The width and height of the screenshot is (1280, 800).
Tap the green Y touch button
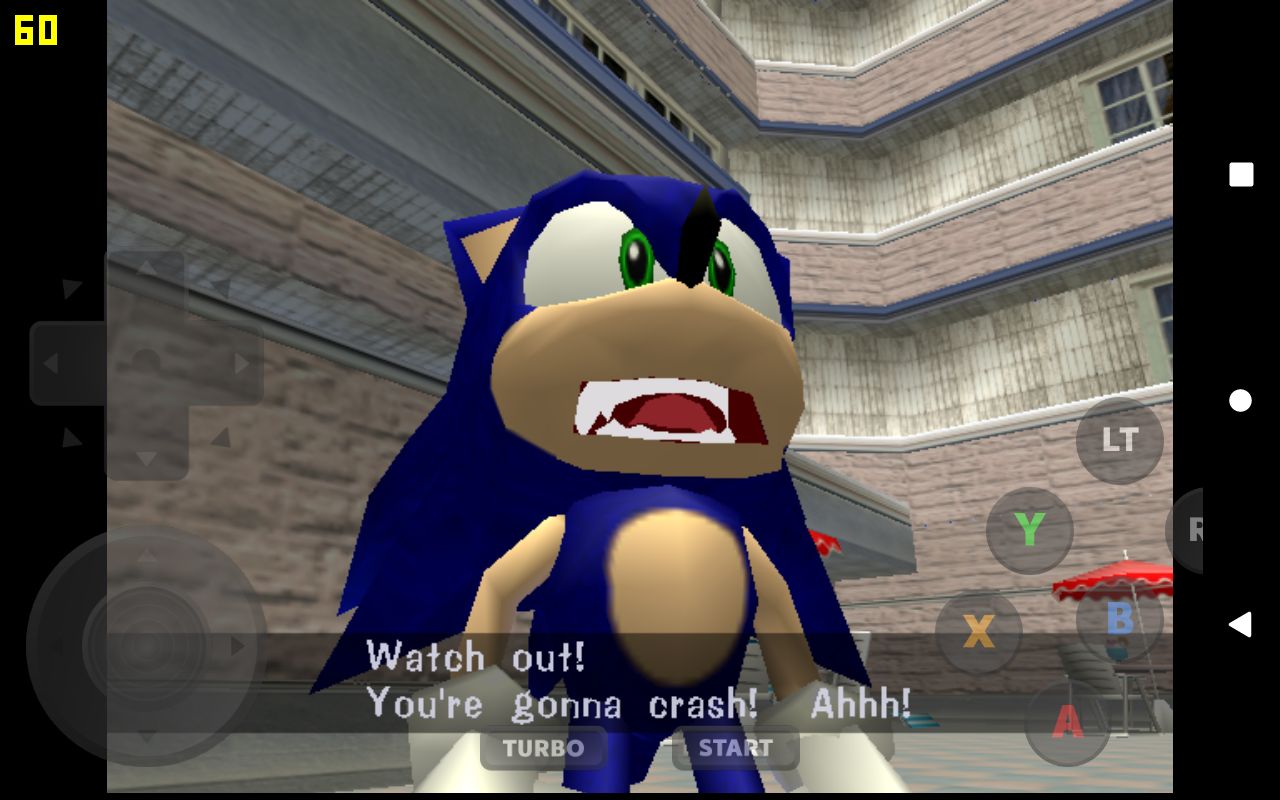(1029, 530)
